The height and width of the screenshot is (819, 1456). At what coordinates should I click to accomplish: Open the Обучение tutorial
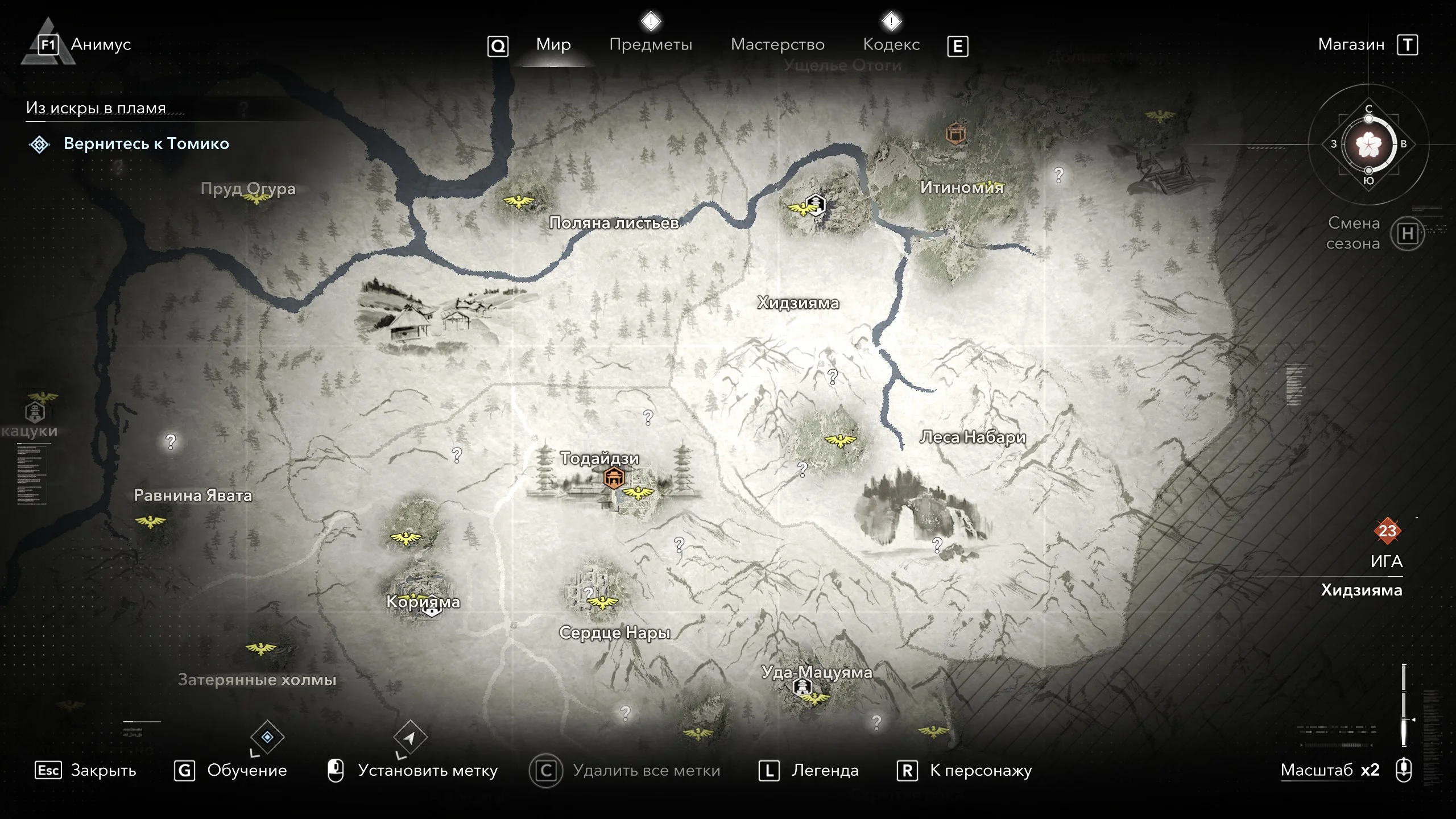tap(247, 771)
